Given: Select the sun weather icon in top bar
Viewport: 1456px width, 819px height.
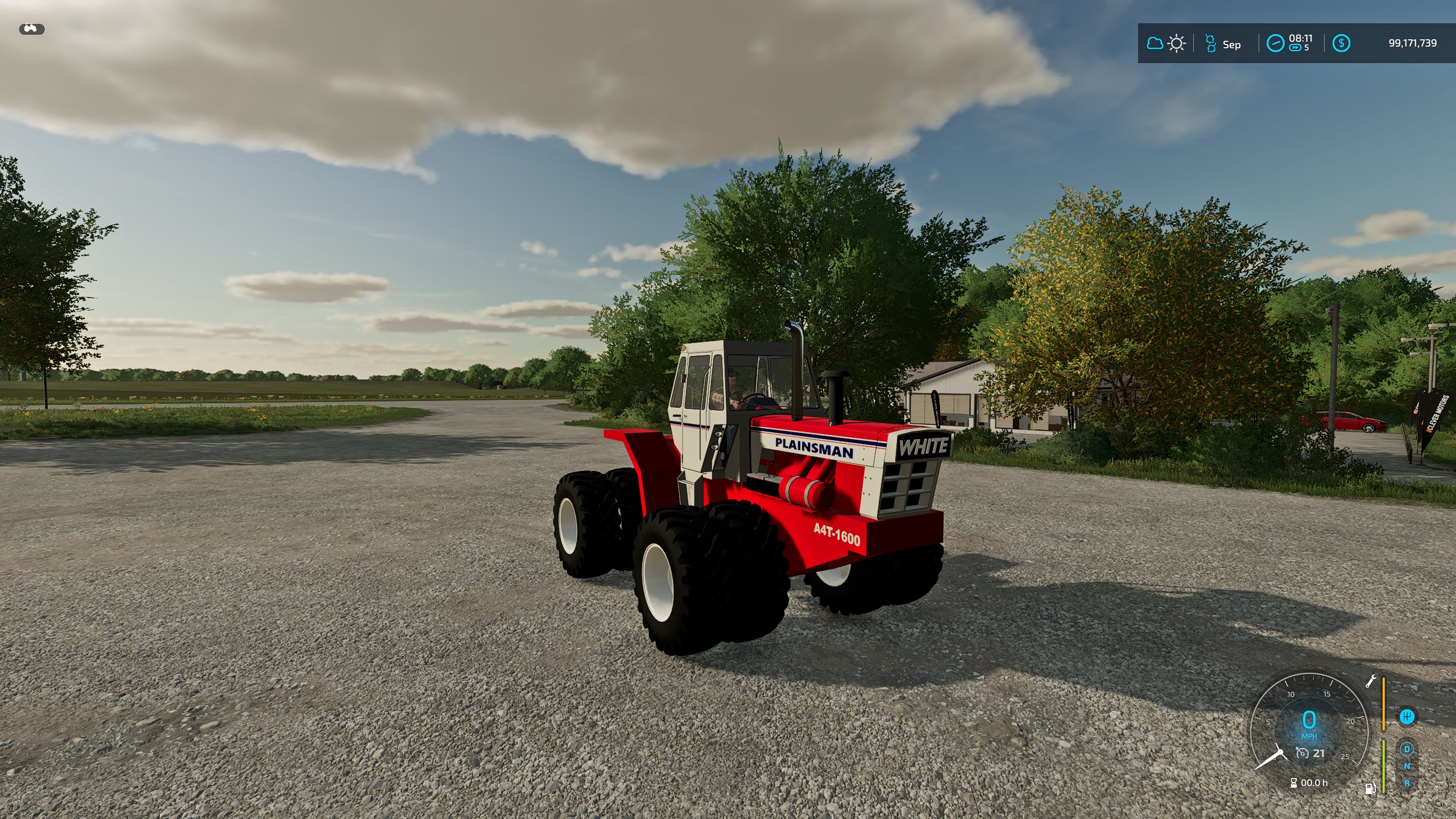Looking at the screenshot, I should pyautogui.click(x=1176, y=43).
